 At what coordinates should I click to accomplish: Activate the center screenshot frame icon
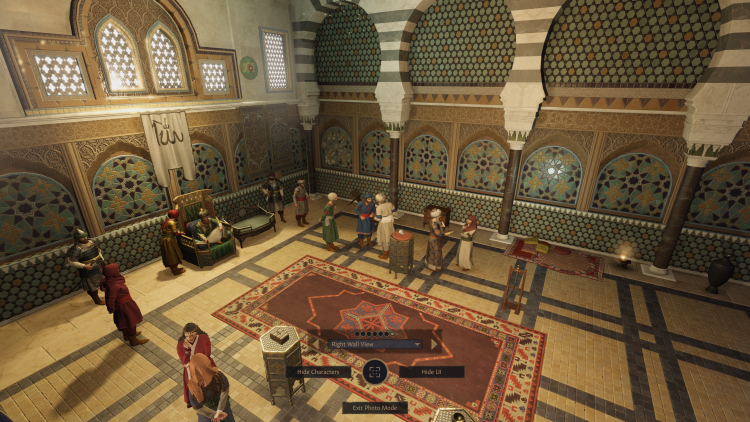pyautogui.click(x=374, y=371)
